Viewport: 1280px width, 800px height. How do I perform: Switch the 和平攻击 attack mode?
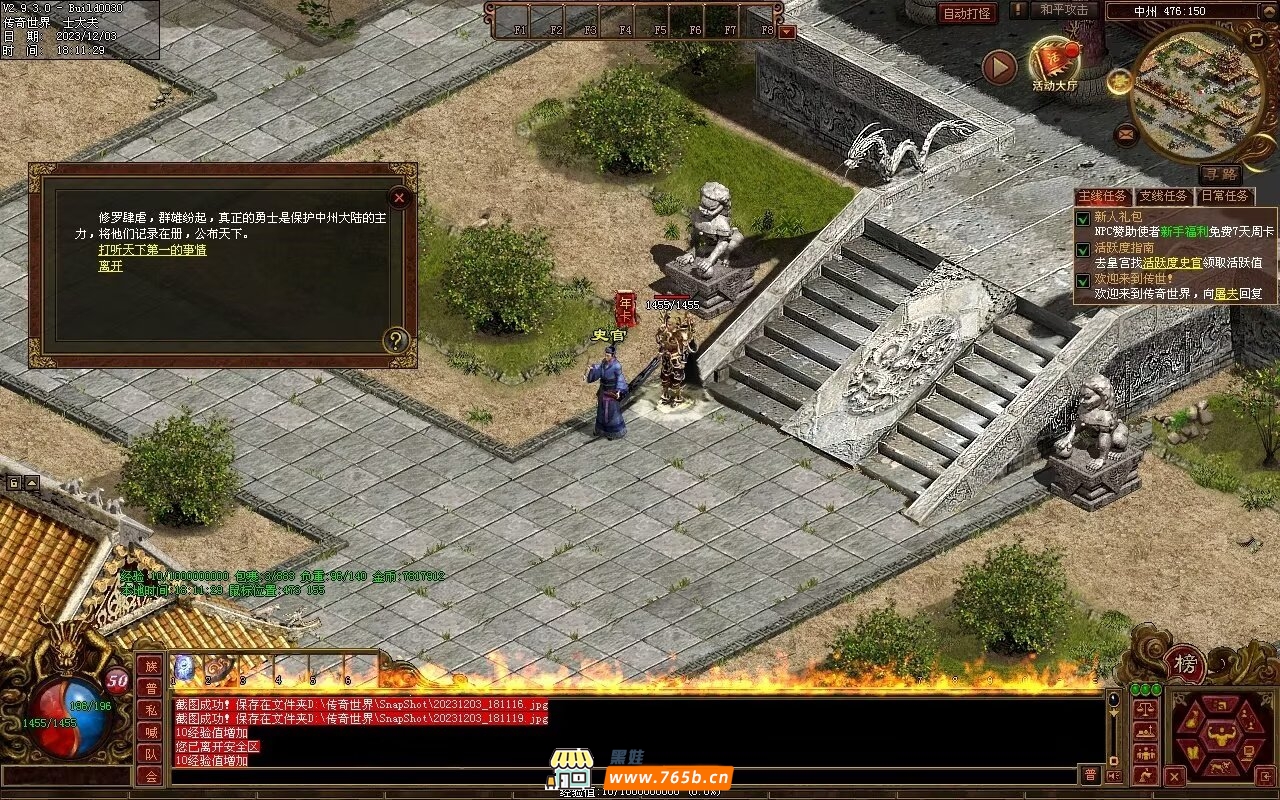coord(1063,10)
